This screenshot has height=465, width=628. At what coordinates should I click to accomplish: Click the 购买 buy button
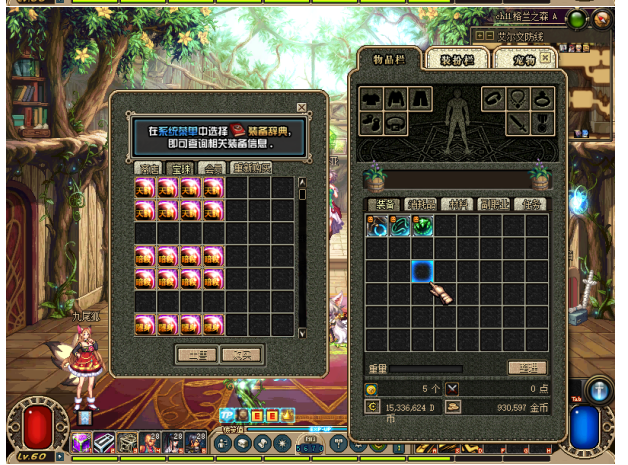point(241,354)
